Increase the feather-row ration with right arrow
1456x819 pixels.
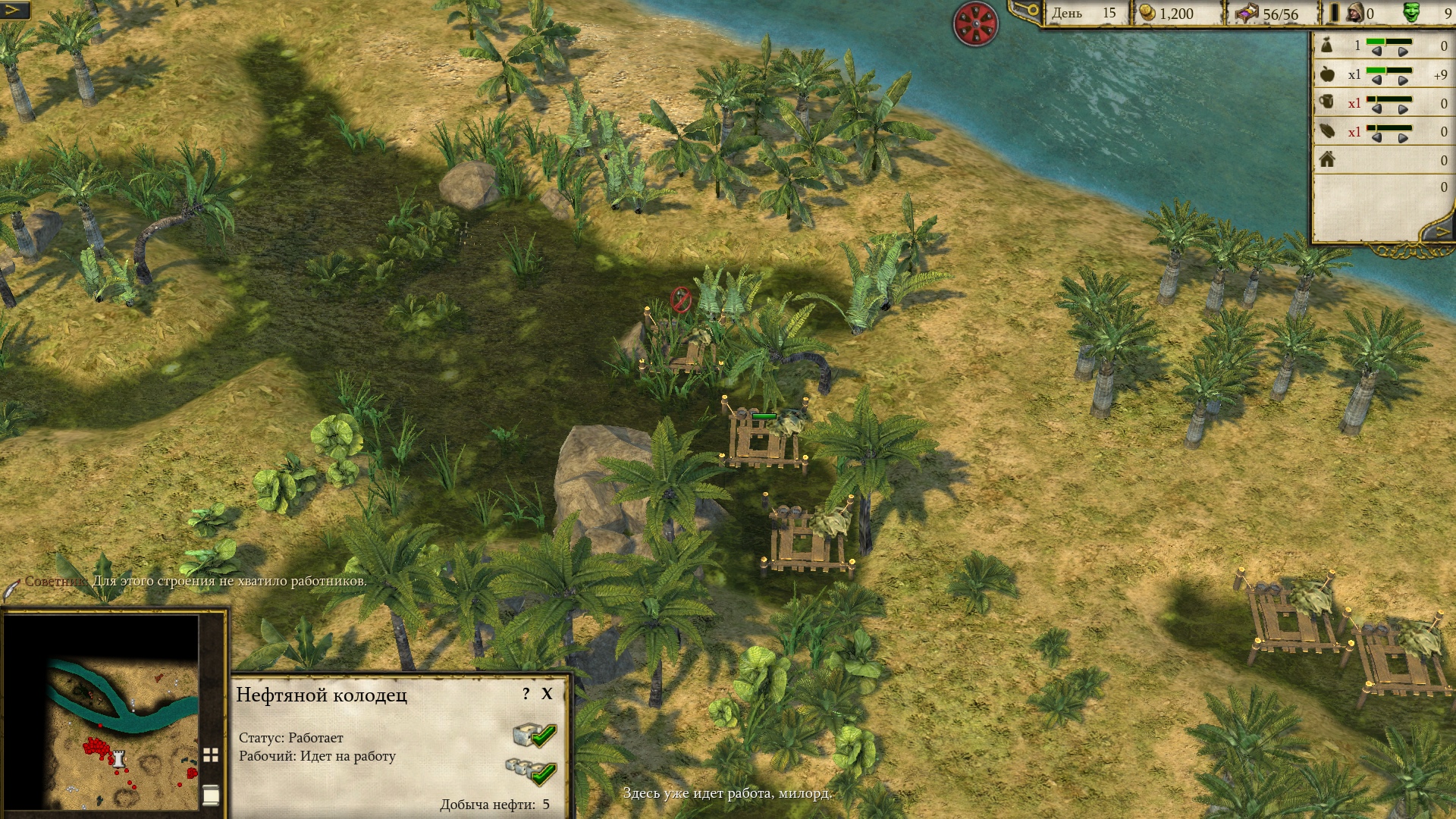point(1403,139)
